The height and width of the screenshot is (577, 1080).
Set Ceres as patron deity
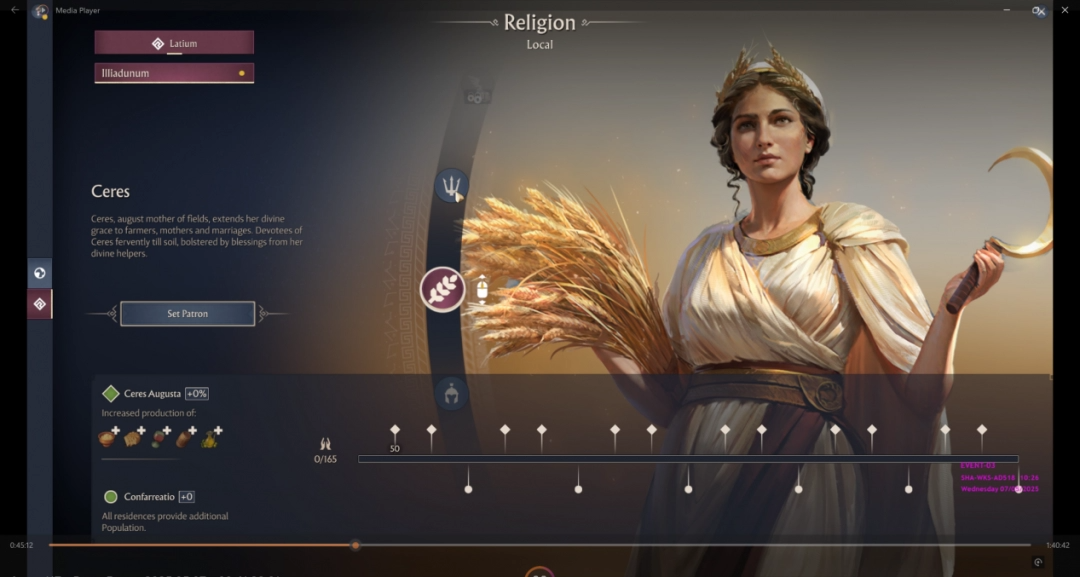187,314
